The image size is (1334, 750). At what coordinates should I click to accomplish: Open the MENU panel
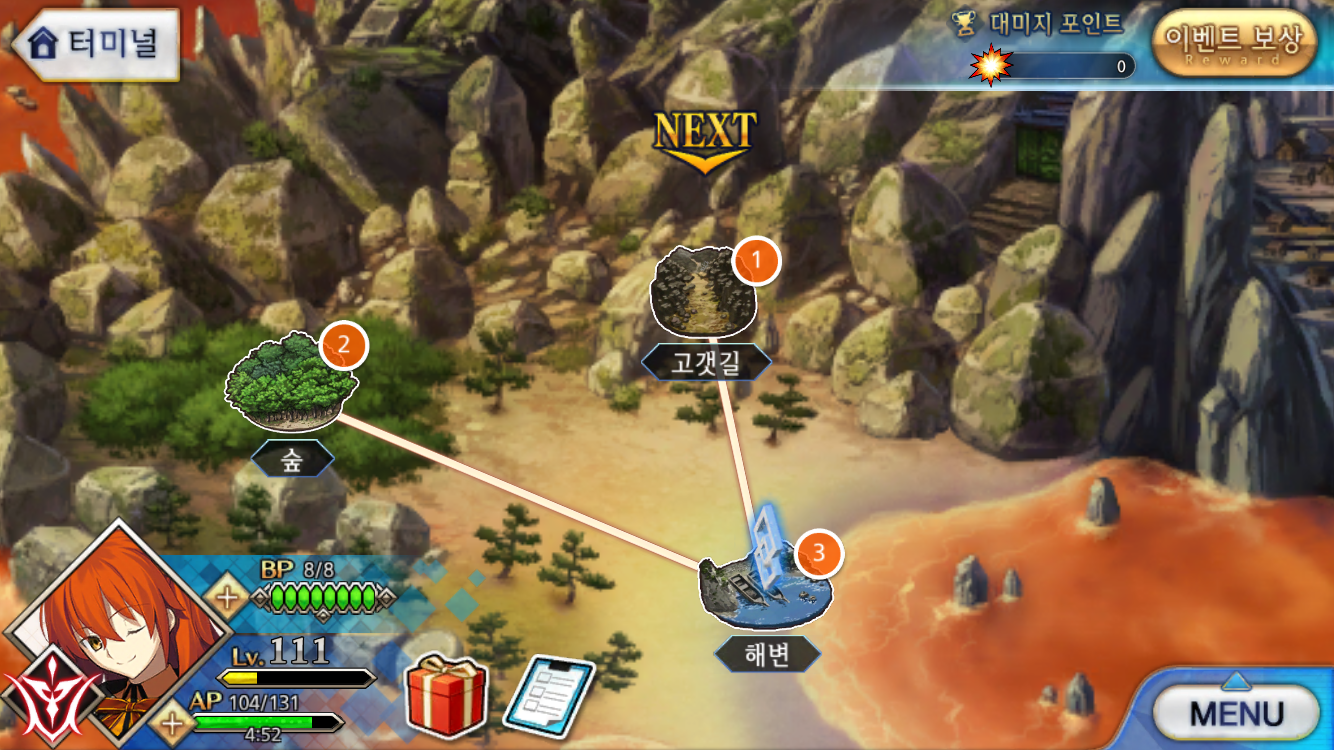1236,713
